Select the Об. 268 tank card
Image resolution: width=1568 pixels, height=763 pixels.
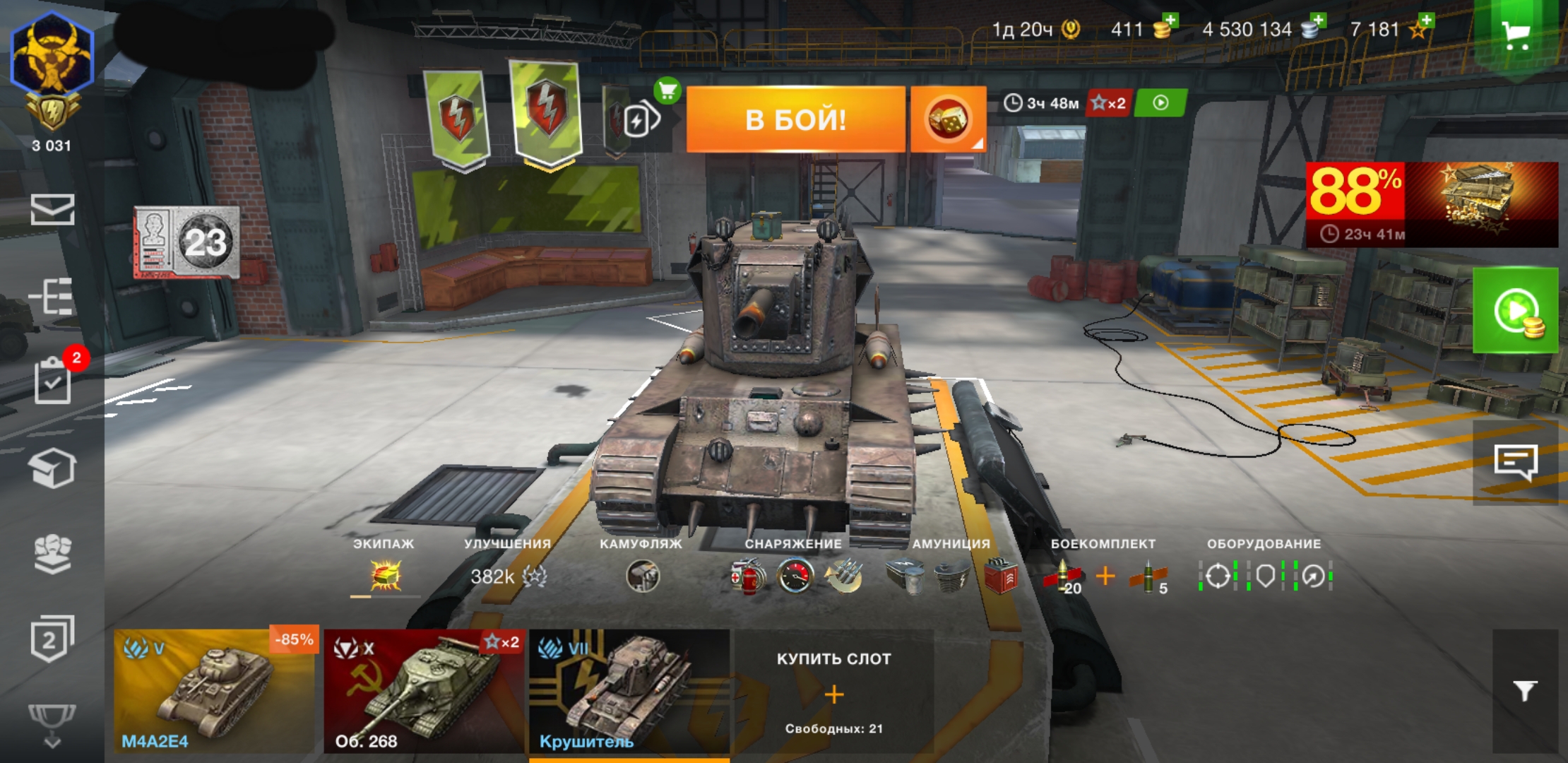coord(424,691)
